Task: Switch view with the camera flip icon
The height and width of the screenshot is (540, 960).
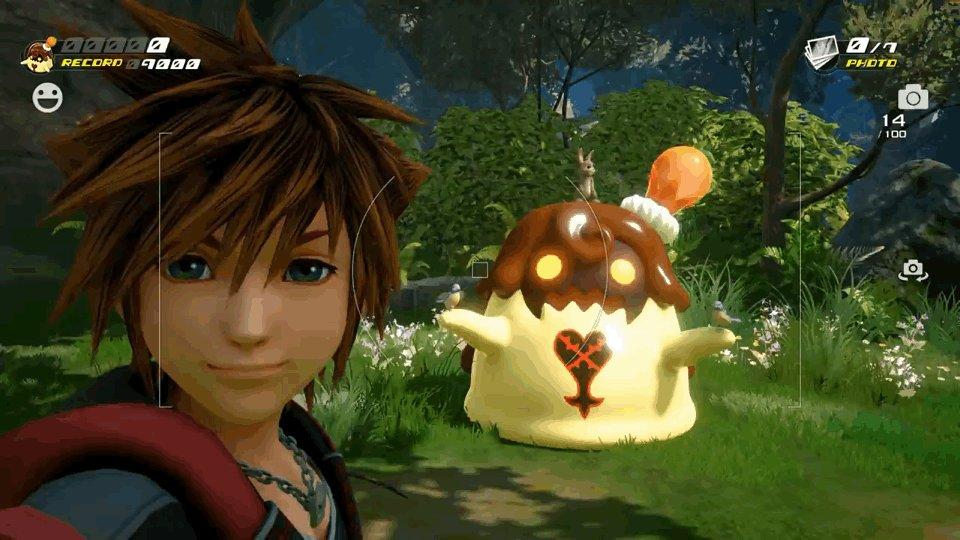Action: [x=912, y=270]
